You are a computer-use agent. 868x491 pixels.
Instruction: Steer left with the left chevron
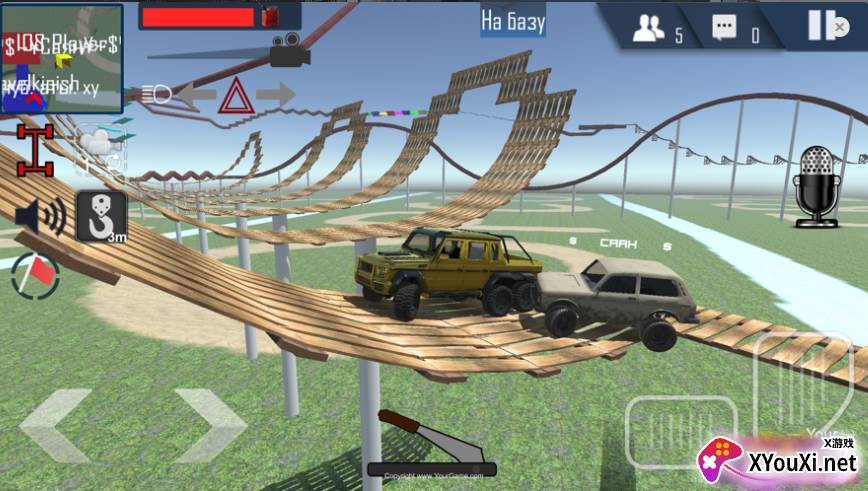click(x=57, y=425)
